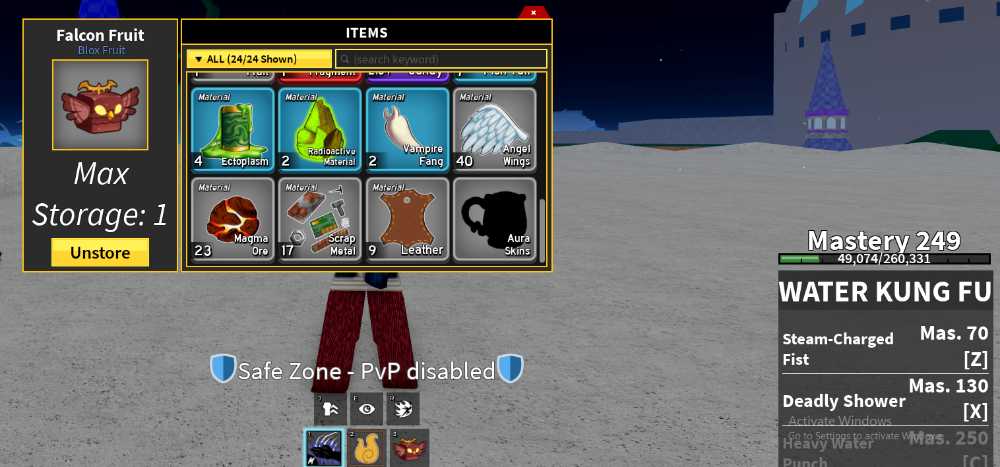Select the yellow swirl hotbar item
1000x467 pixels.
[x=367, y=447]
